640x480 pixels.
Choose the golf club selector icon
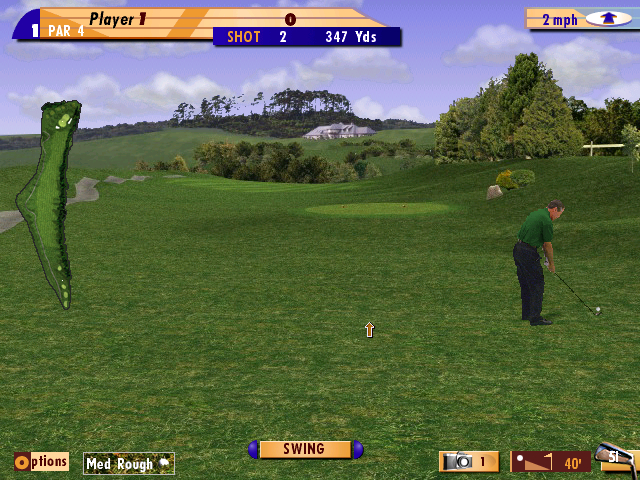[x=617, y=459]
